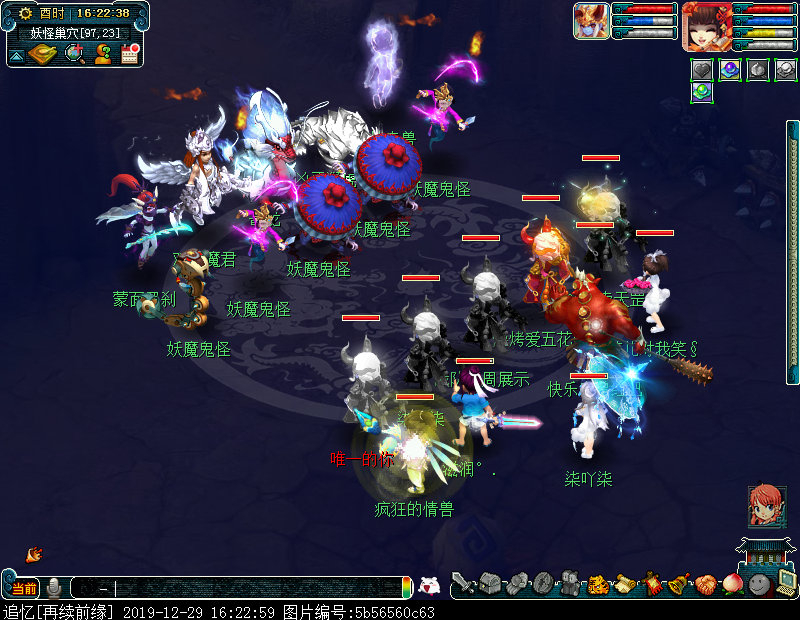This screenshot has height=620, width=800.
Task: Click the globe magnifier world map icon
Action: pyautogui.click(x=75, y=54)
